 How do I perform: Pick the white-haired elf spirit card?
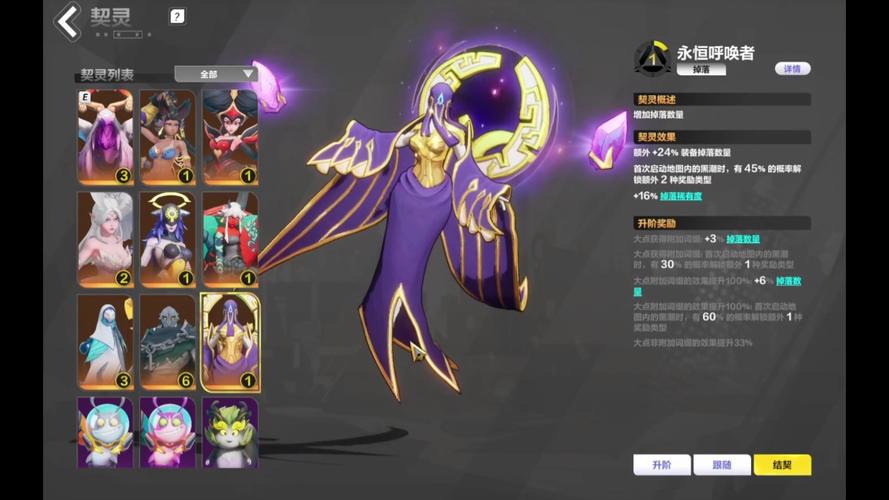pos(105,239)
